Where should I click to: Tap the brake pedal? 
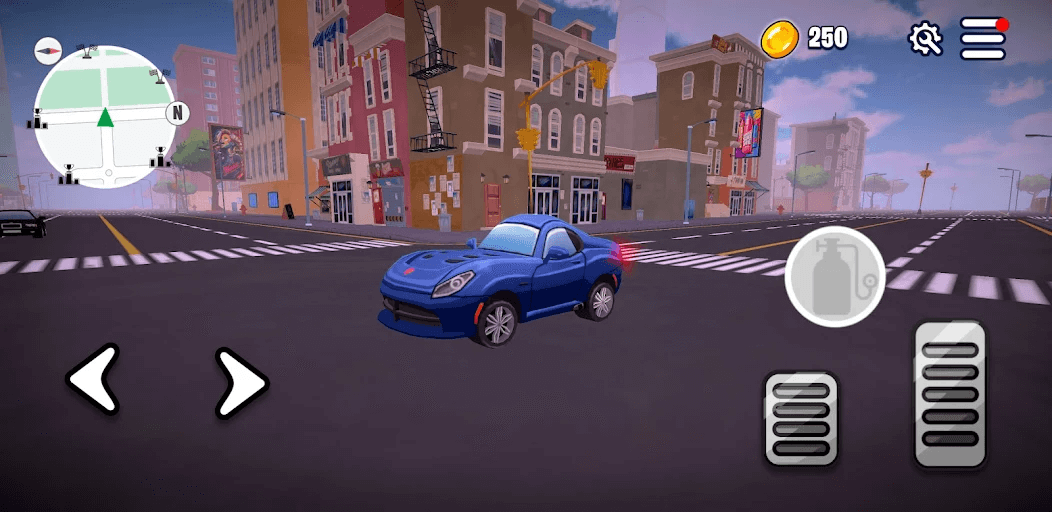click(x=800, y=418)
